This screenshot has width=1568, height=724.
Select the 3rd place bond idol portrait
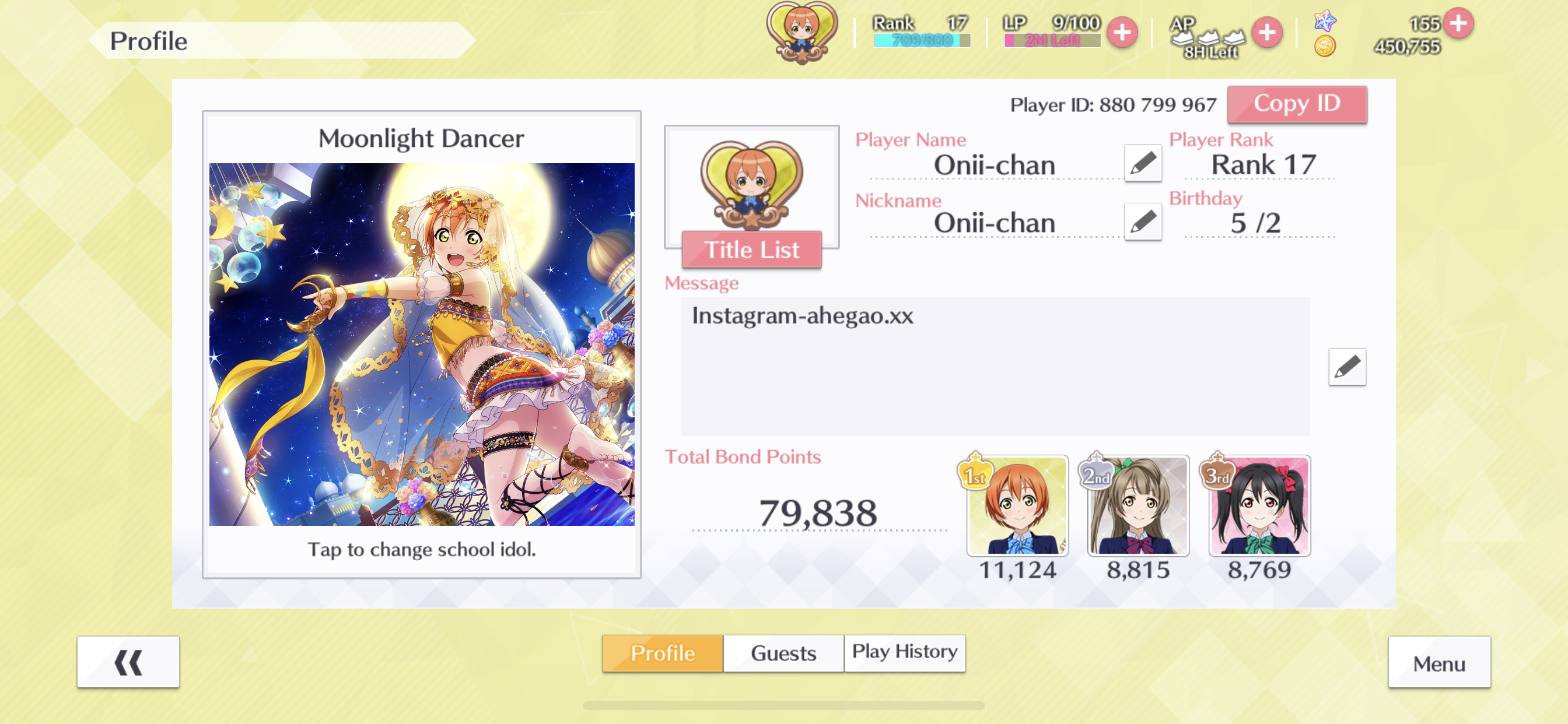tap(1259, 505)
